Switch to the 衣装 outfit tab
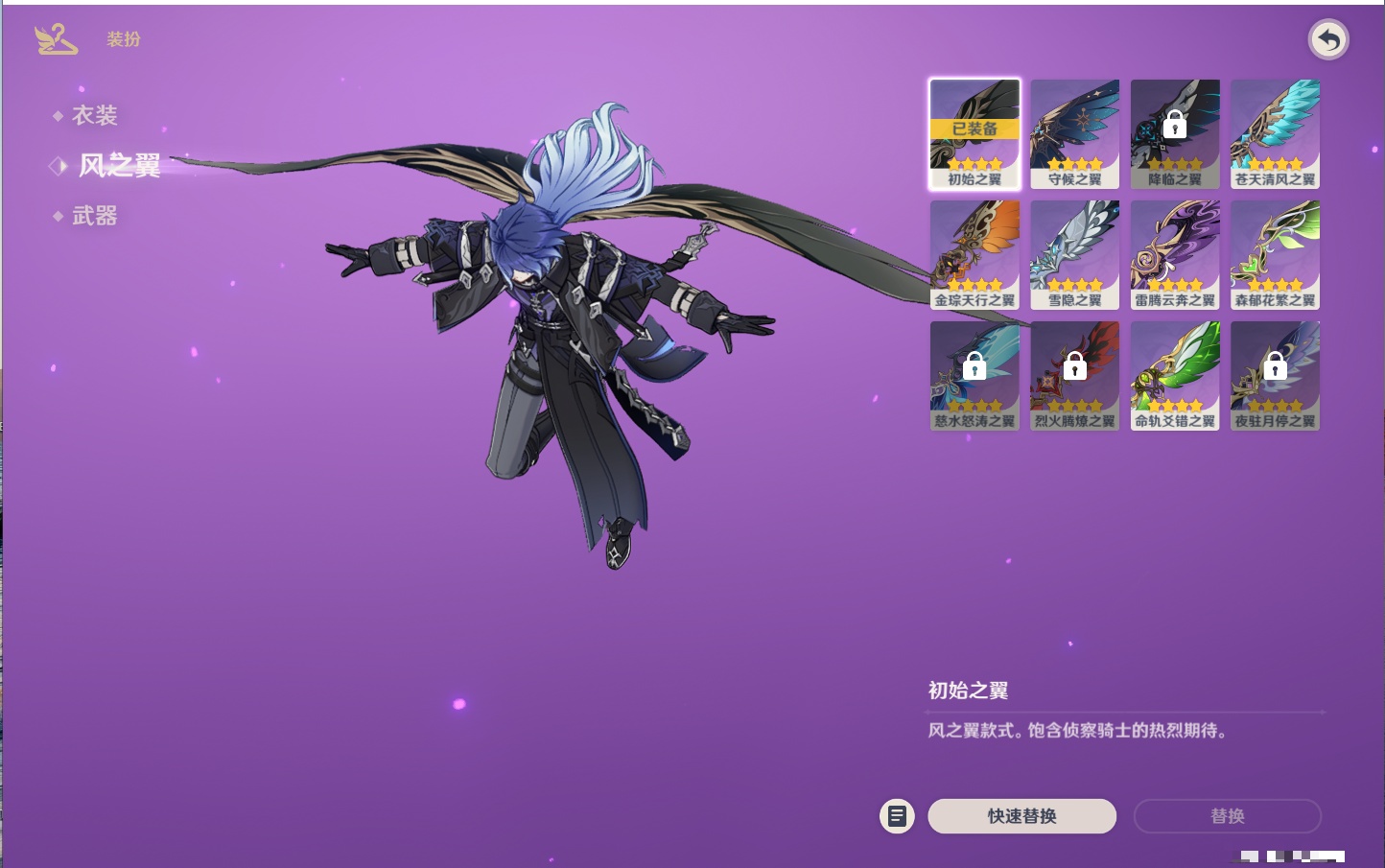The width and height of the screenshot is (1385, 868). click(94, 116)
